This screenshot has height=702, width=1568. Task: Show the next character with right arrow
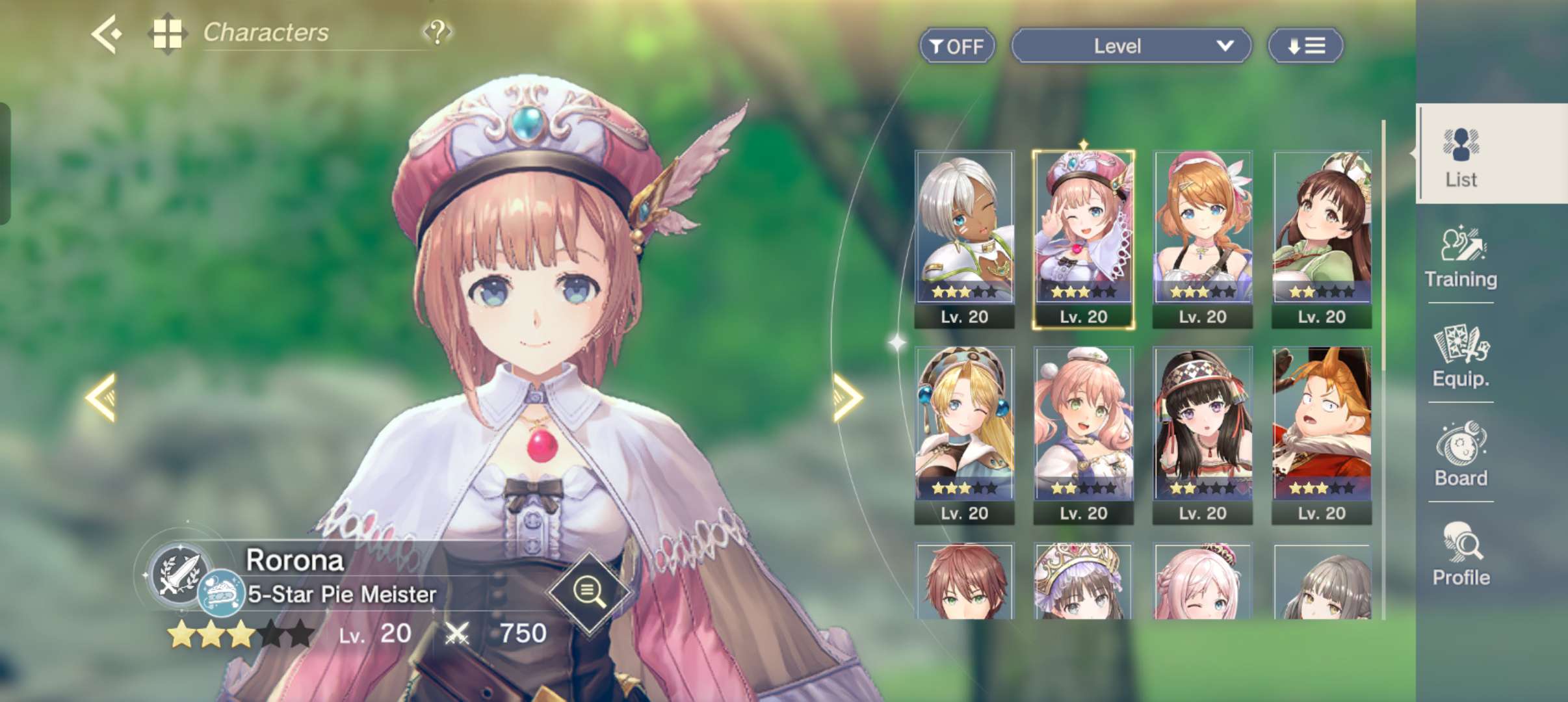click(x=848, y=397)
